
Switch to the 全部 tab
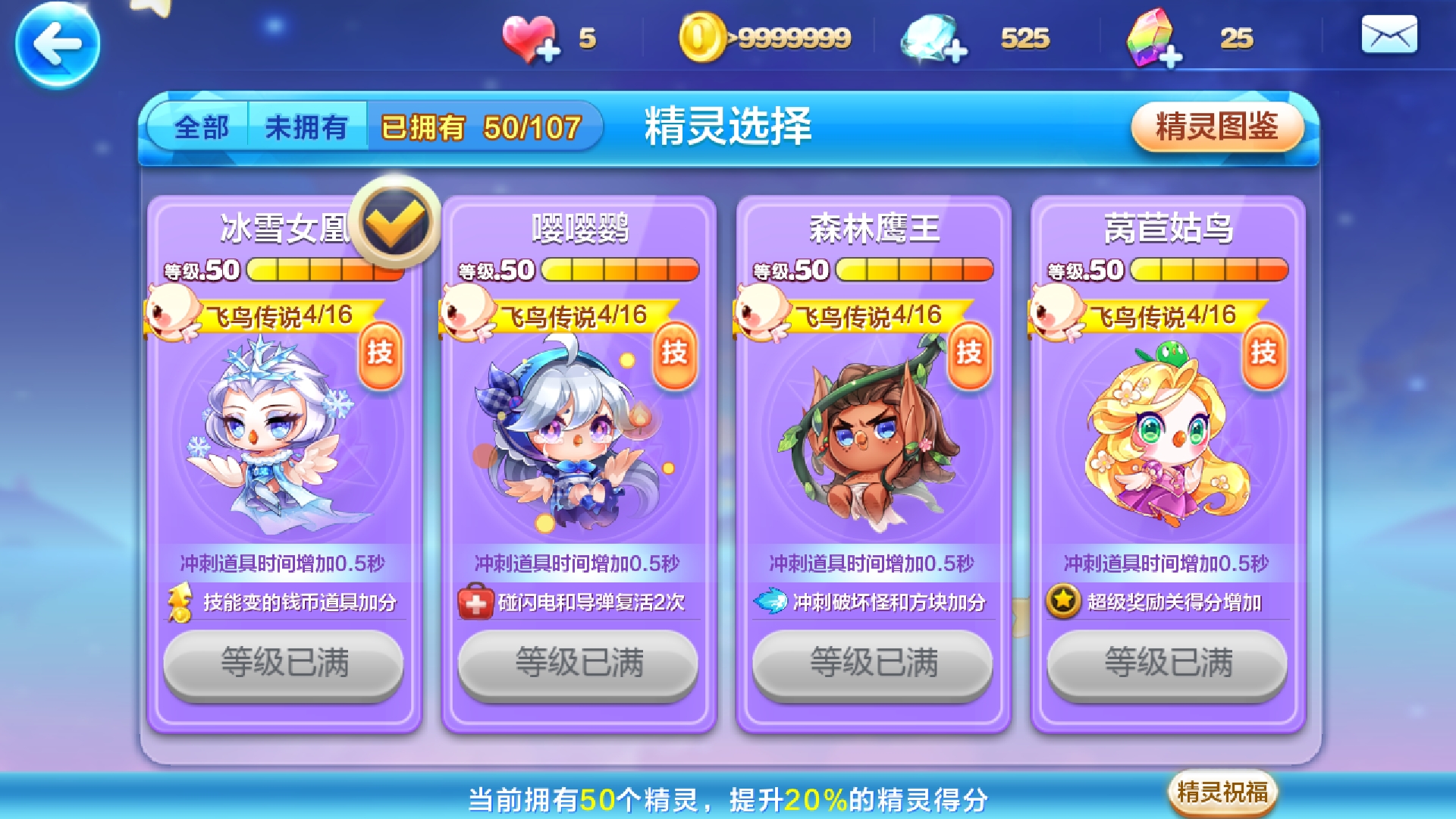click(x=201, y=127)
